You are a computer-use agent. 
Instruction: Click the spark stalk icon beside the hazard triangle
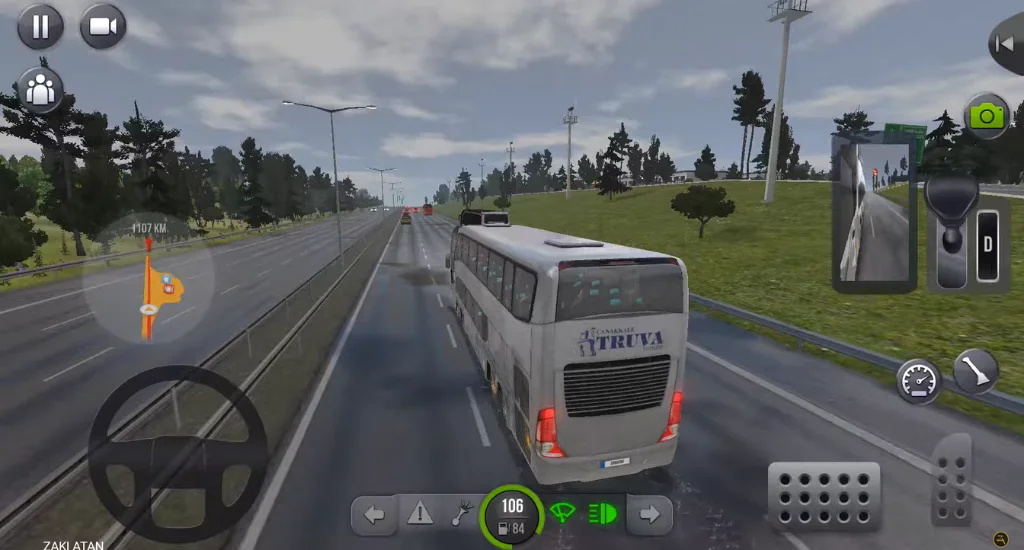(462, 515)
